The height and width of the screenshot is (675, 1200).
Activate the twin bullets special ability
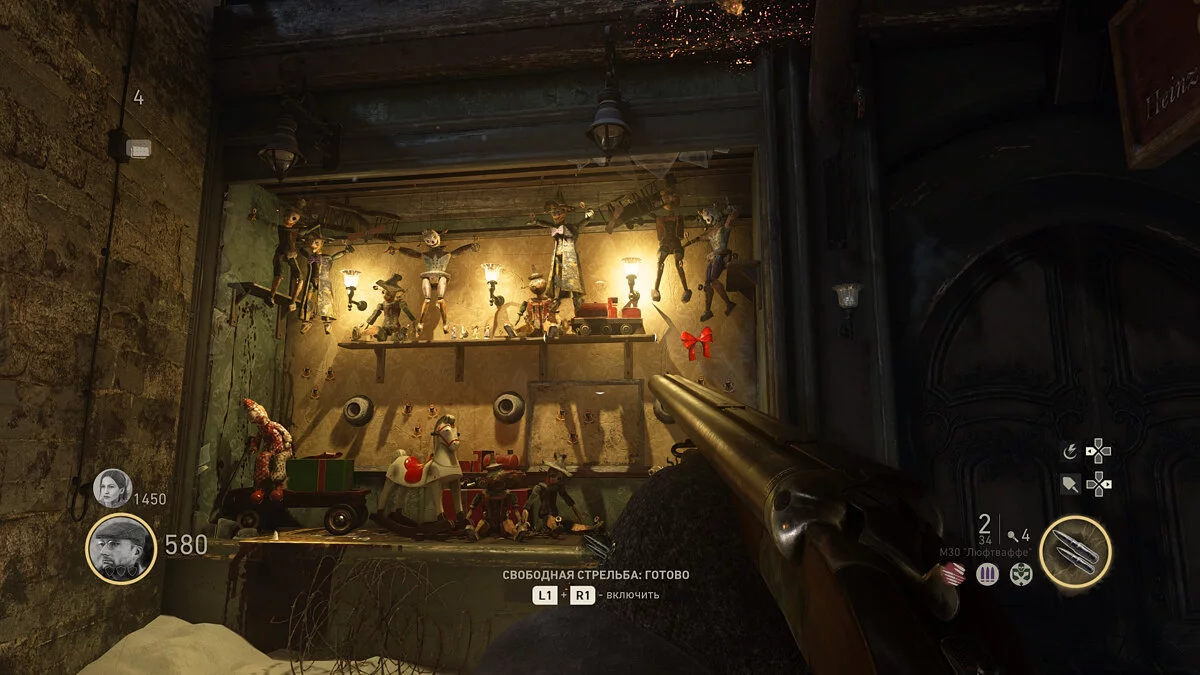pos(1075,550)
